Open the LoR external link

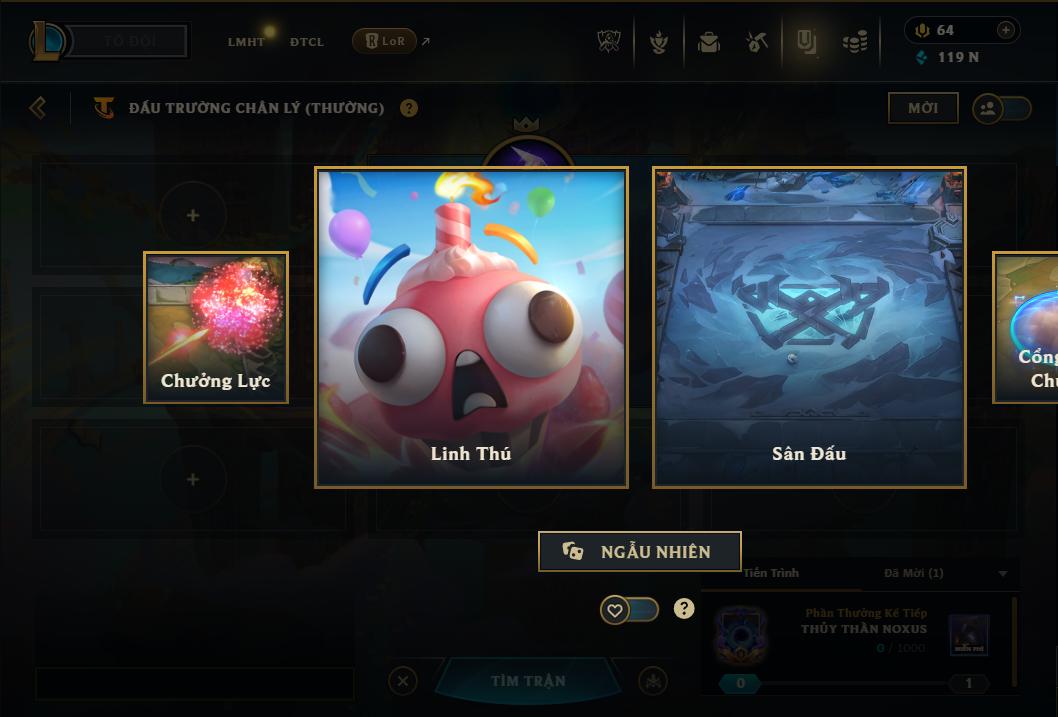(390, 41)
